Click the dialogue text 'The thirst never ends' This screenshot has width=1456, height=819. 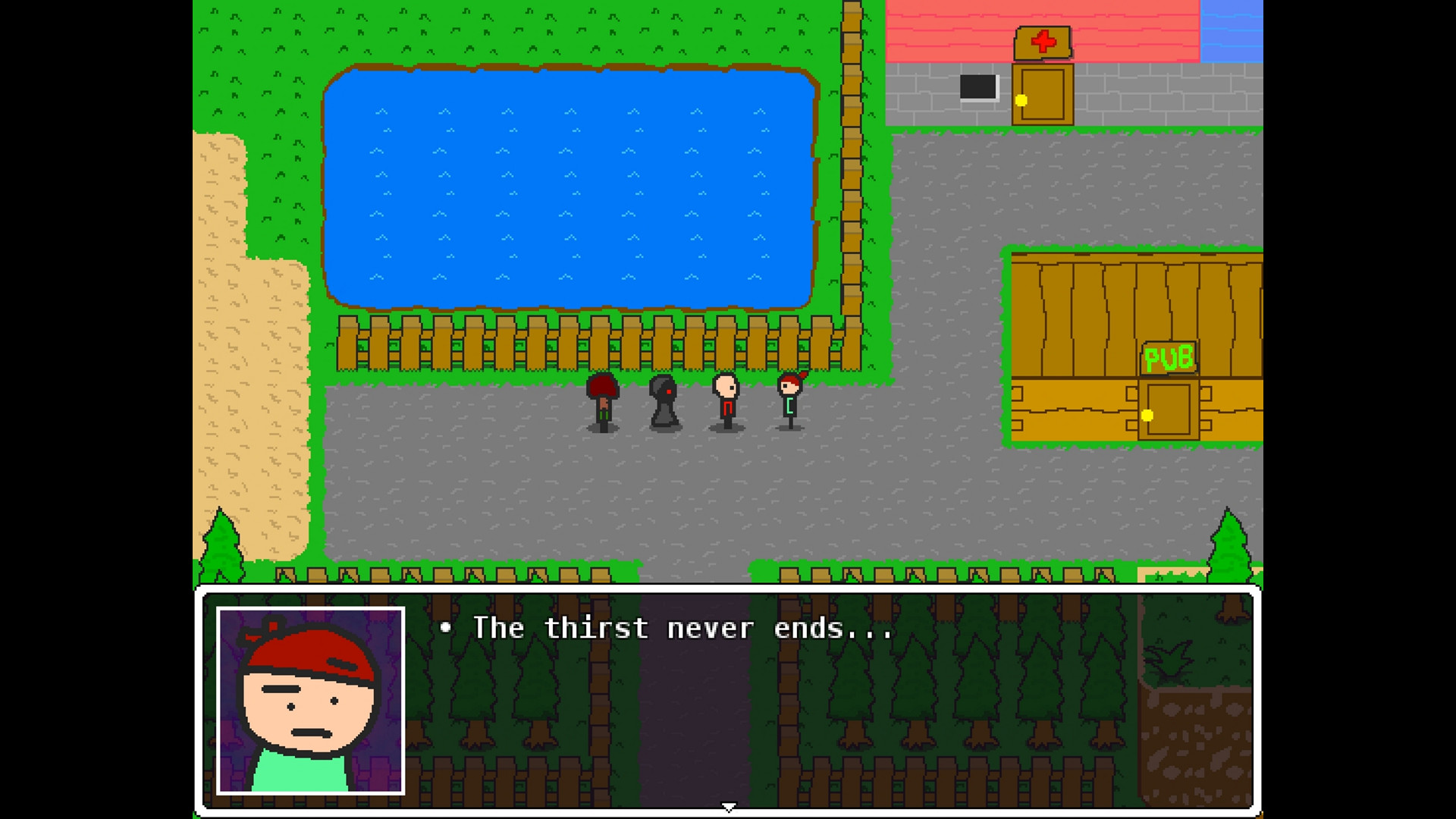[667, 628]
